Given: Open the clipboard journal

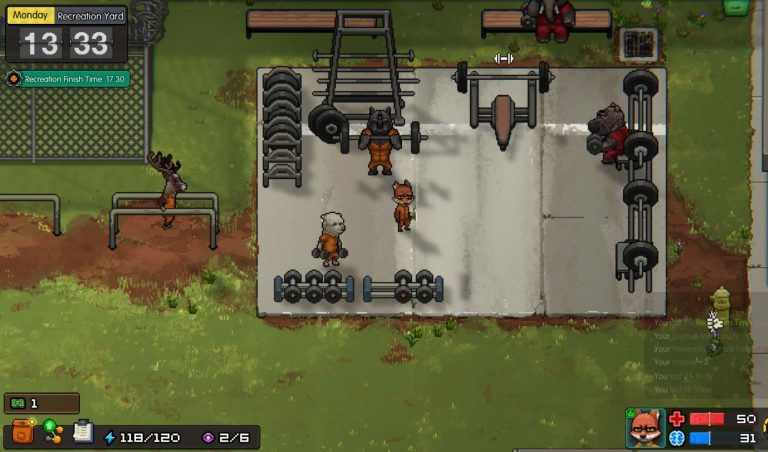Looking at the screenshot, I should (82, 432).
